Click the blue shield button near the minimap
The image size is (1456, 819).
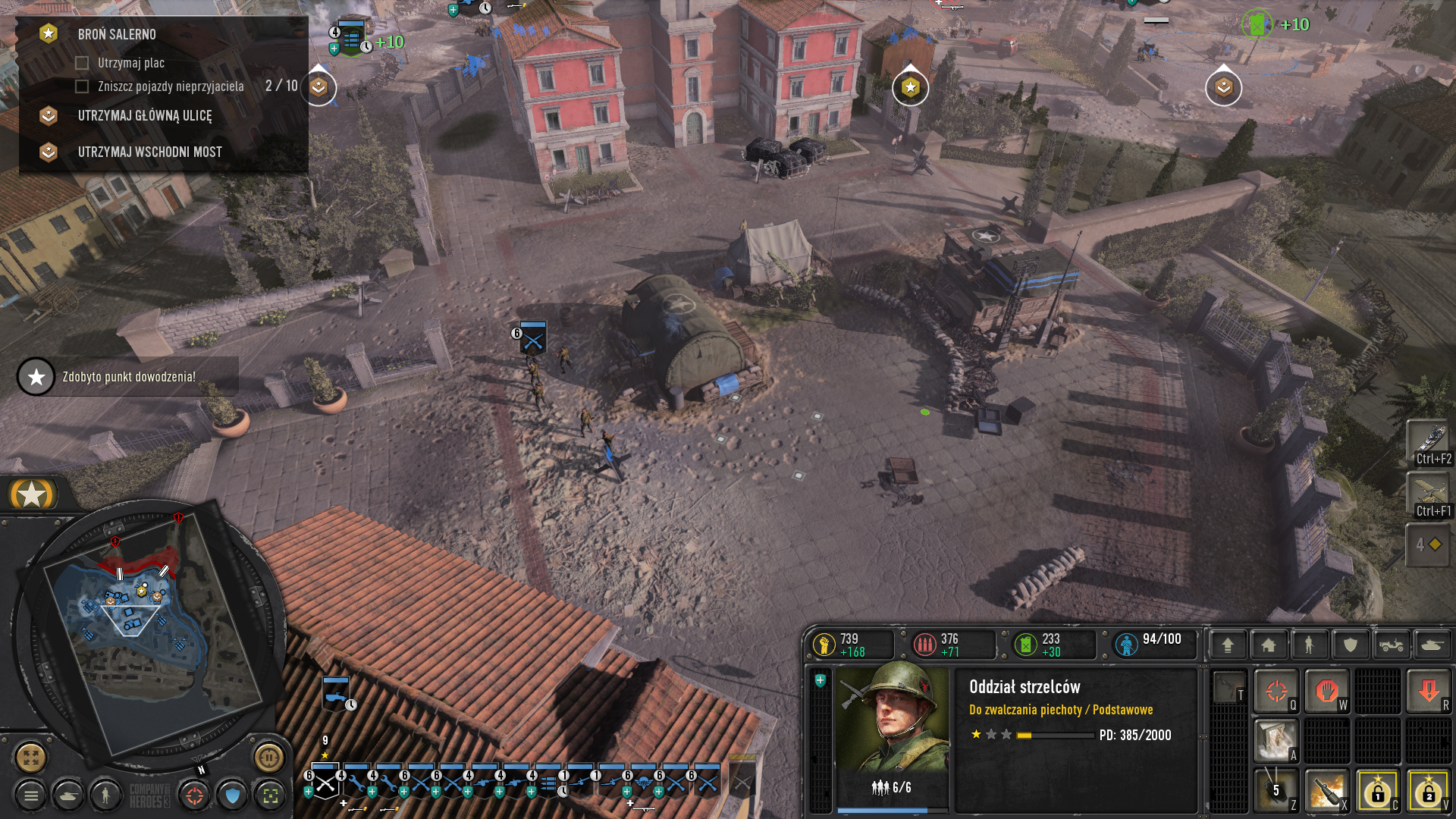tap(233, 795)
